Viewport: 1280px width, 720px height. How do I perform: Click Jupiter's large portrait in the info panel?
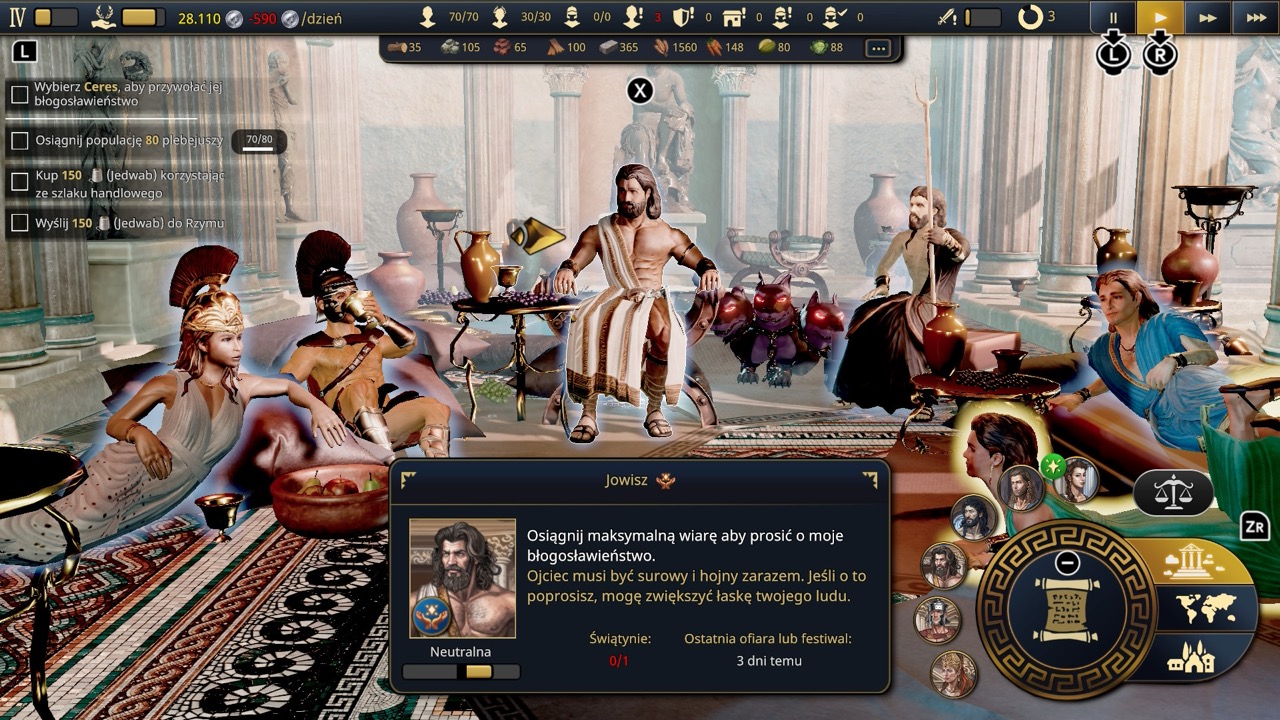(x=463, y=577)
